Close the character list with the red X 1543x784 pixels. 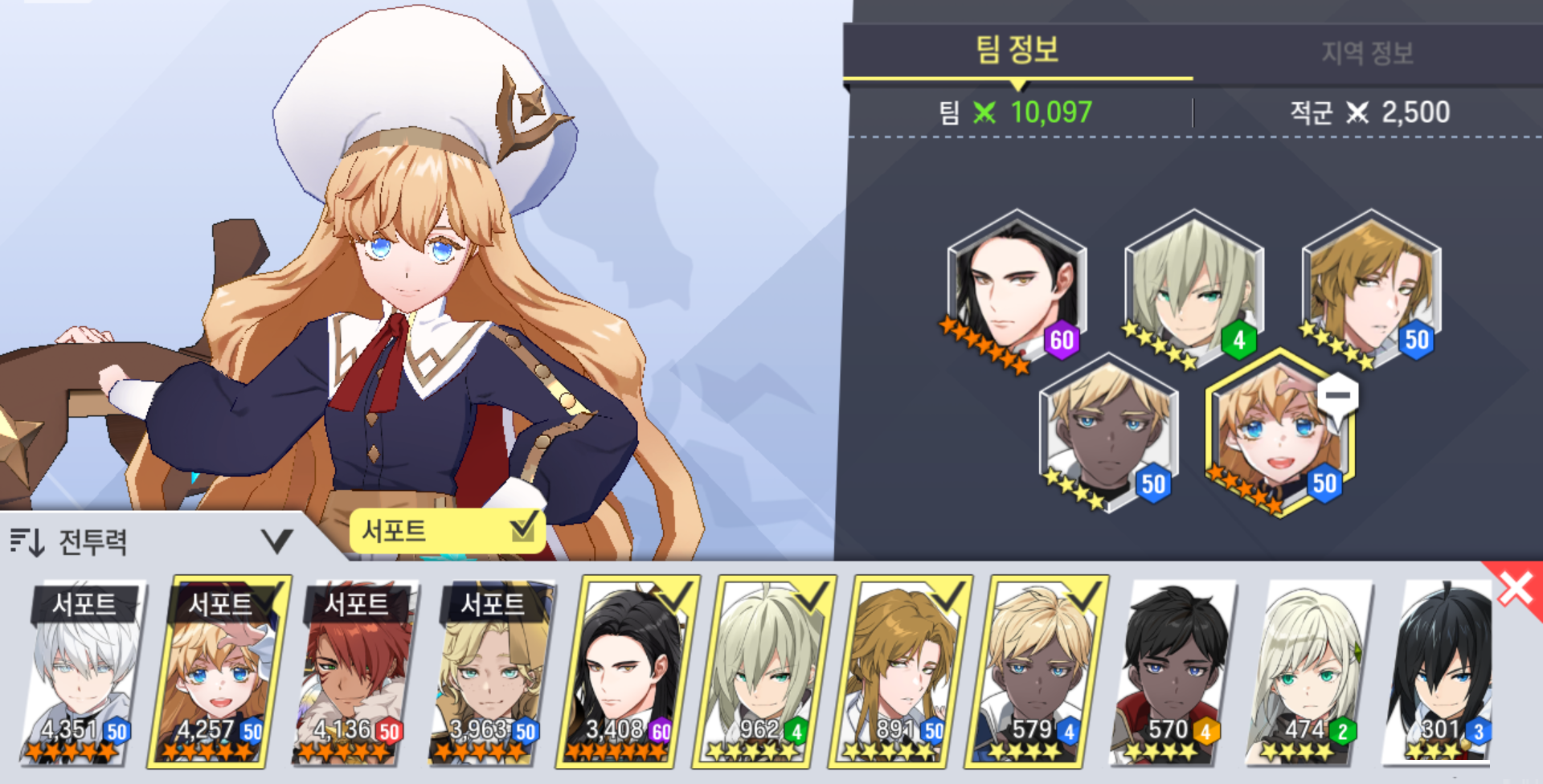(1516, 589)
